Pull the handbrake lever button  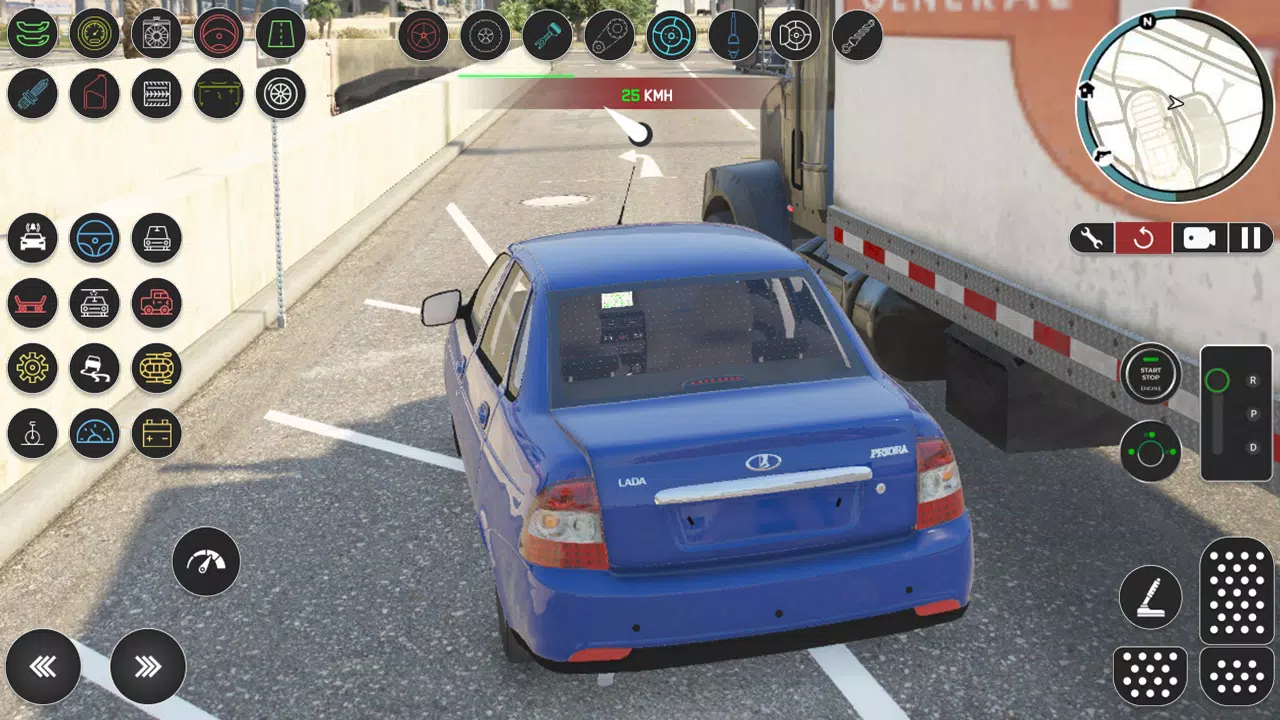point(1150,597)
